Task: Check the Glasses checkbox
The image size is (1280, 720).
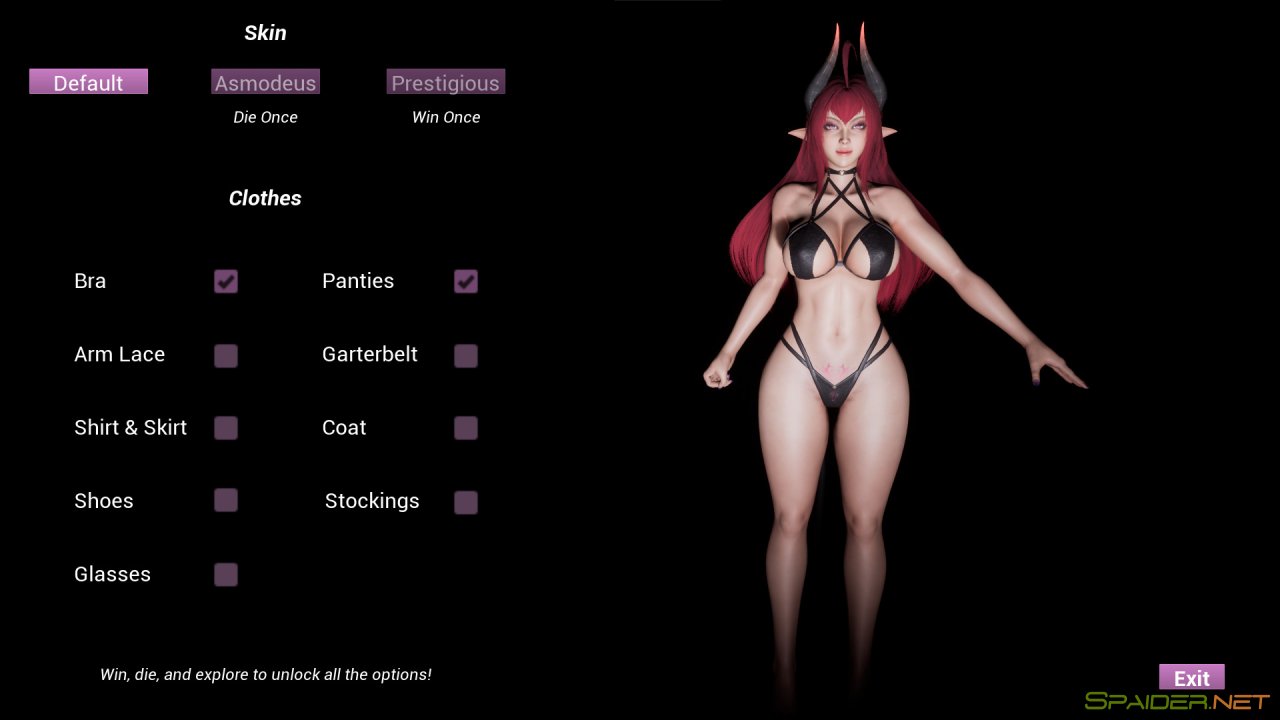Action: coord(226,574)
